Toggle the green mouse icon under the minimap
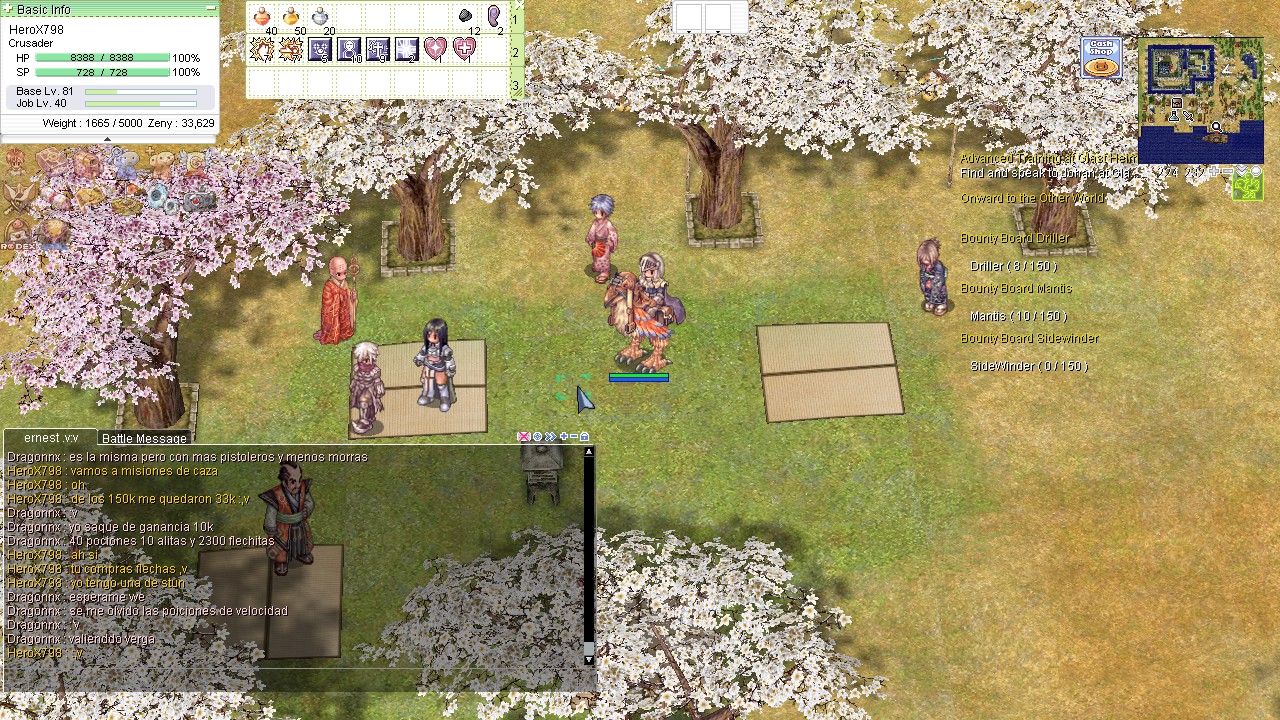Screen dimensions: 1280x720 click(1246, 185)
